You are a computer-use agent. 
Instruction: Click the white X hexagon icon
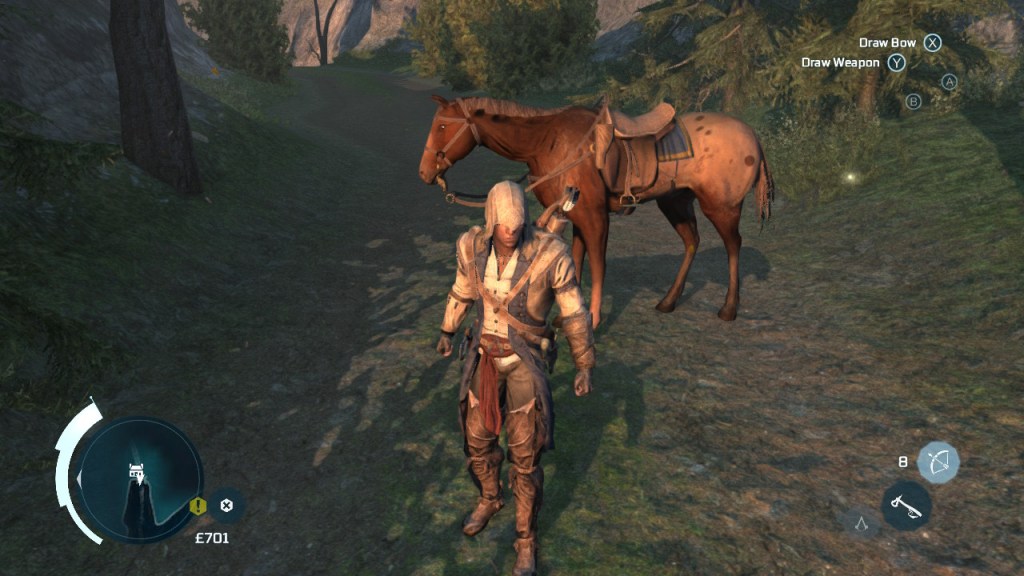[x=227, y=505]
